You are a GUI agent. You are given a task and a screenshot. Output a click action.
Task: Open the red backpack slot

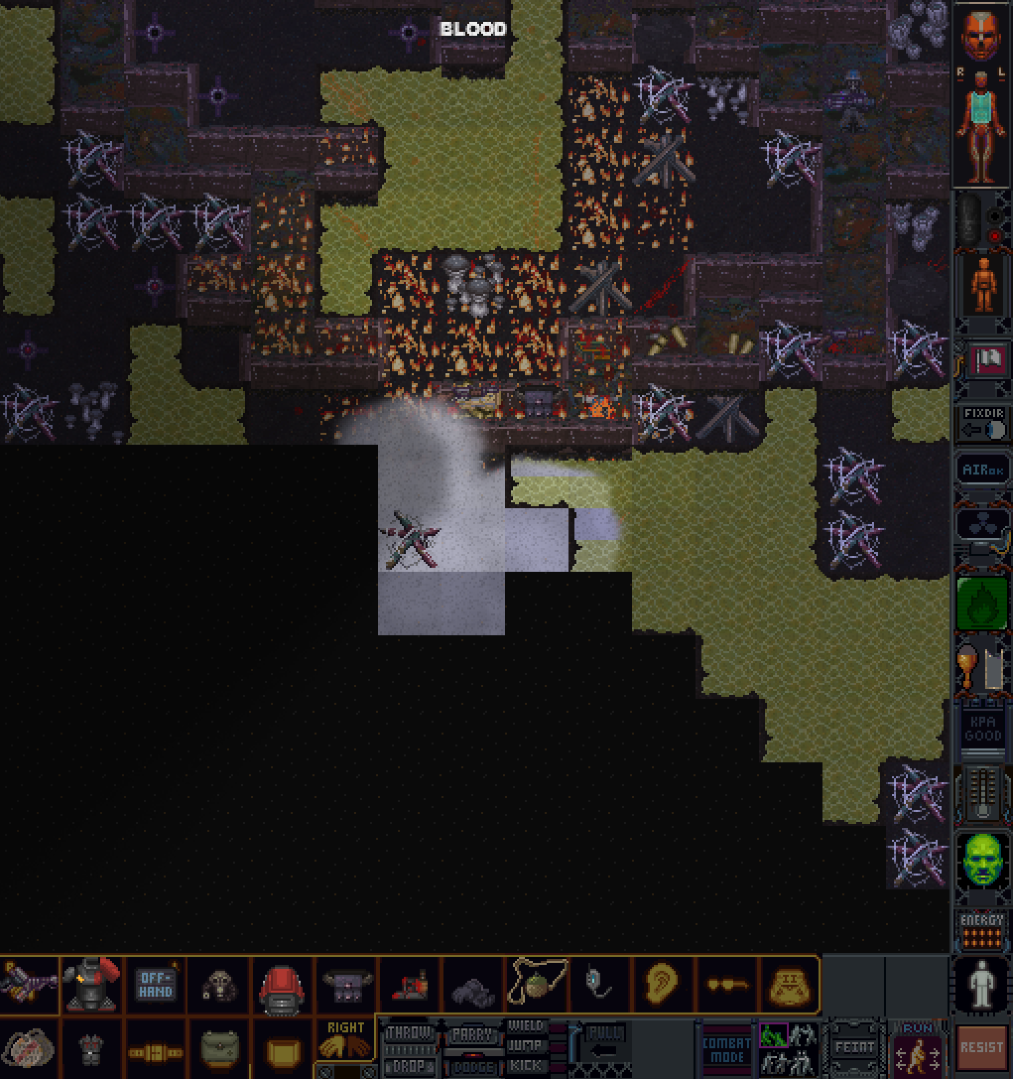283,986
